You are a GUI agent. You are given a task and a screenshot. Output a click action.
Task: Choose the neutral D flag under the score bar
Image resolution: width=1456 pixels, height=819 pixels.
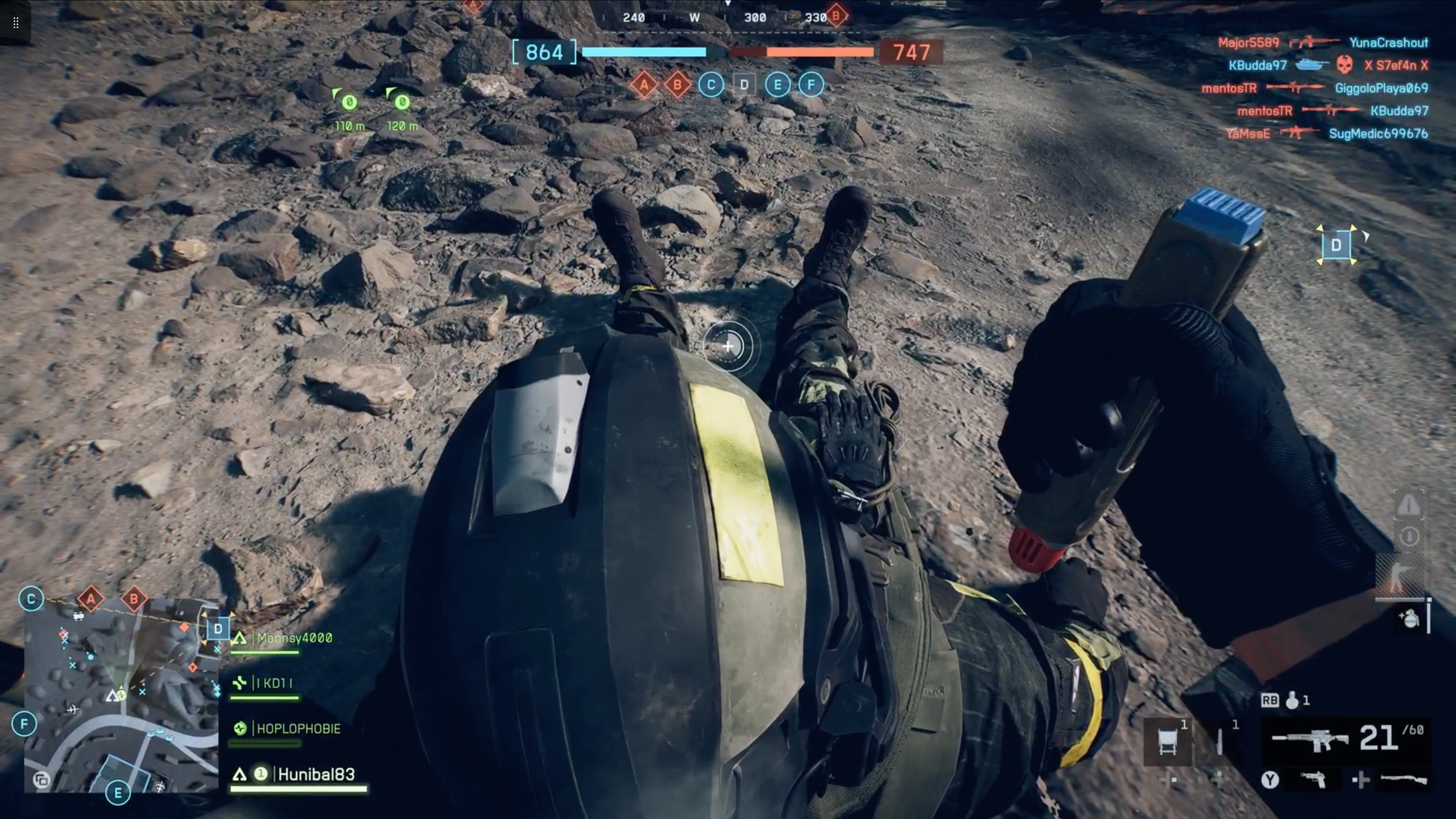(744, 85)
